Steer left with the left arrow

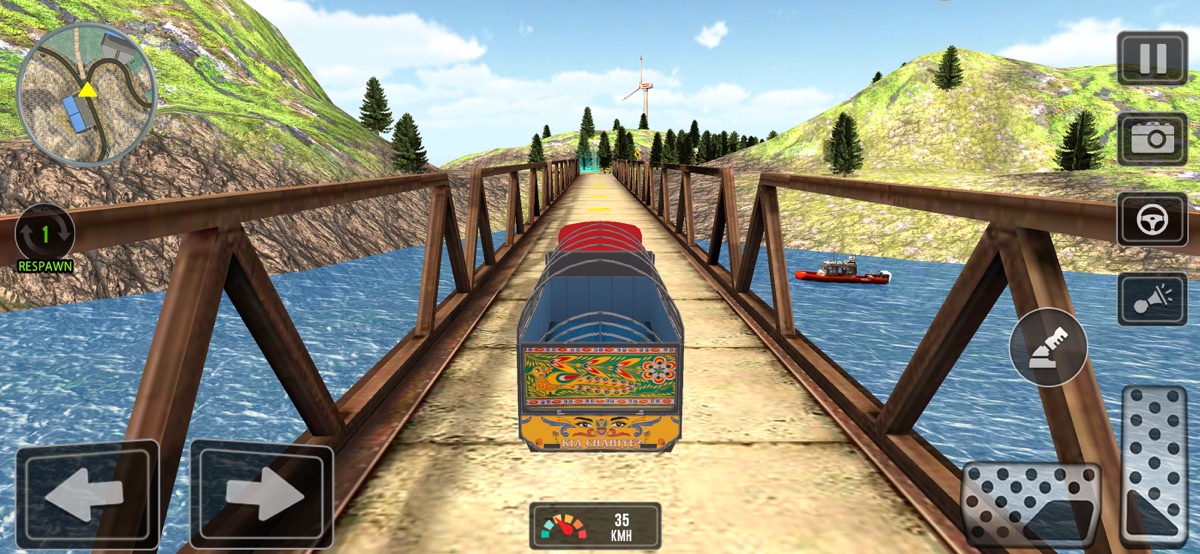(x=86, y=495)
